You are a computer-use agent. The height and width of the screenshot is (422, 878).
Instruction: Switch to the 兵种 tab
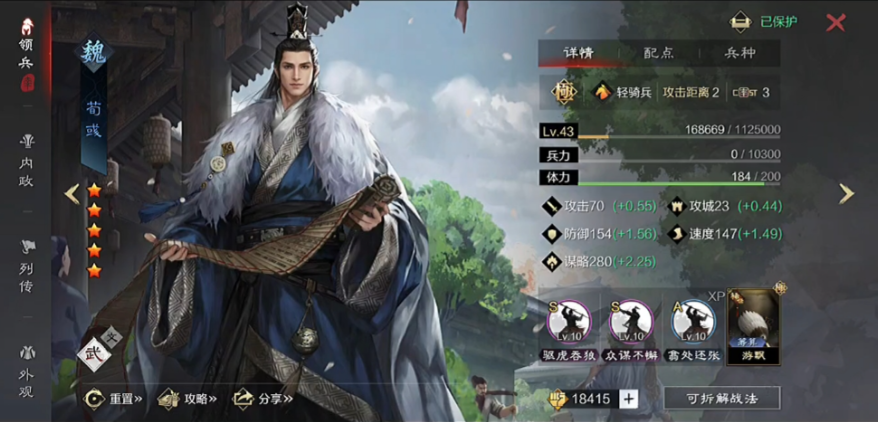(739, 54)
